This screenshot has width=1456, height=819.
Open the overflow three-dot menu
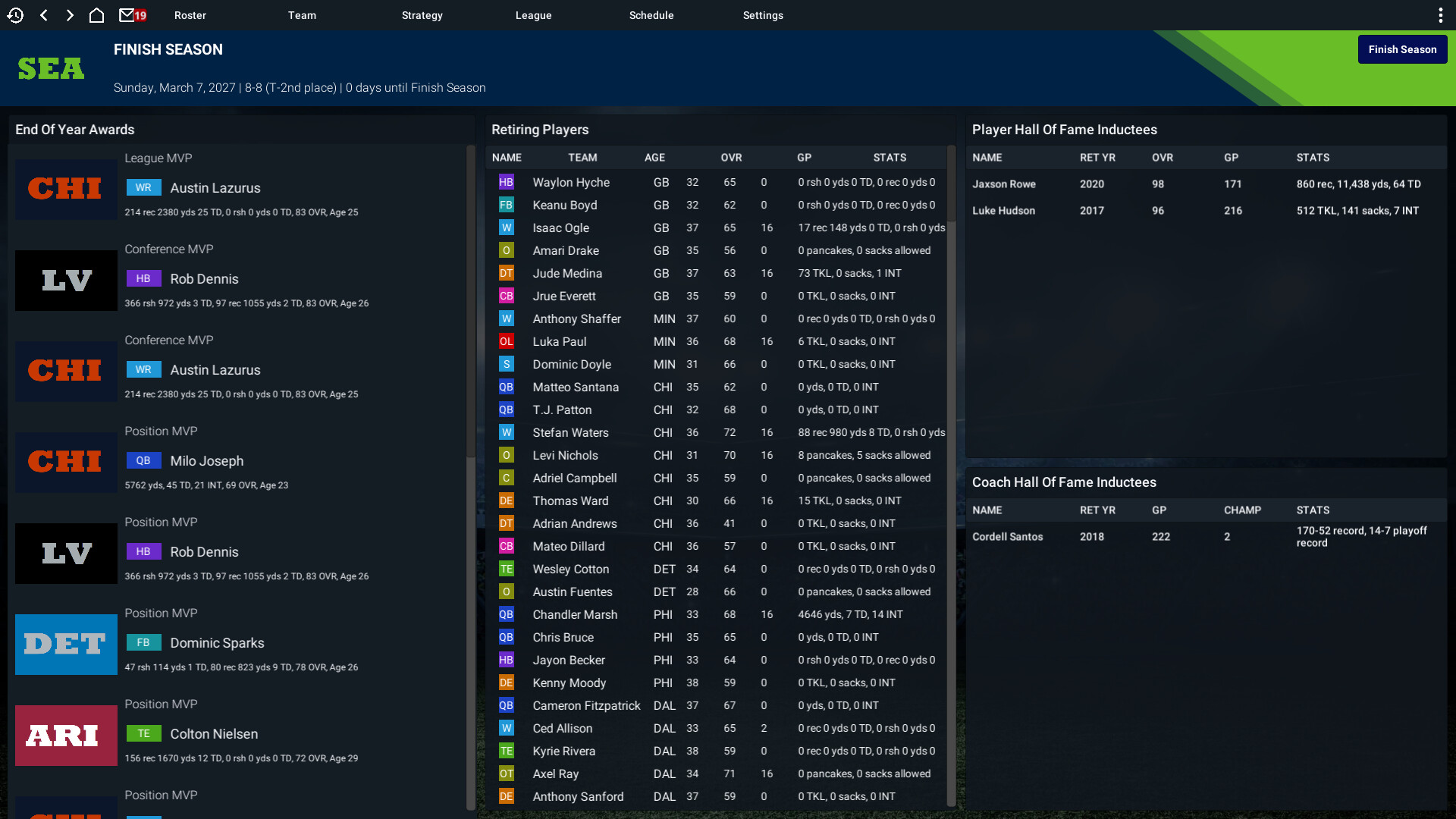pos(1441,14)
